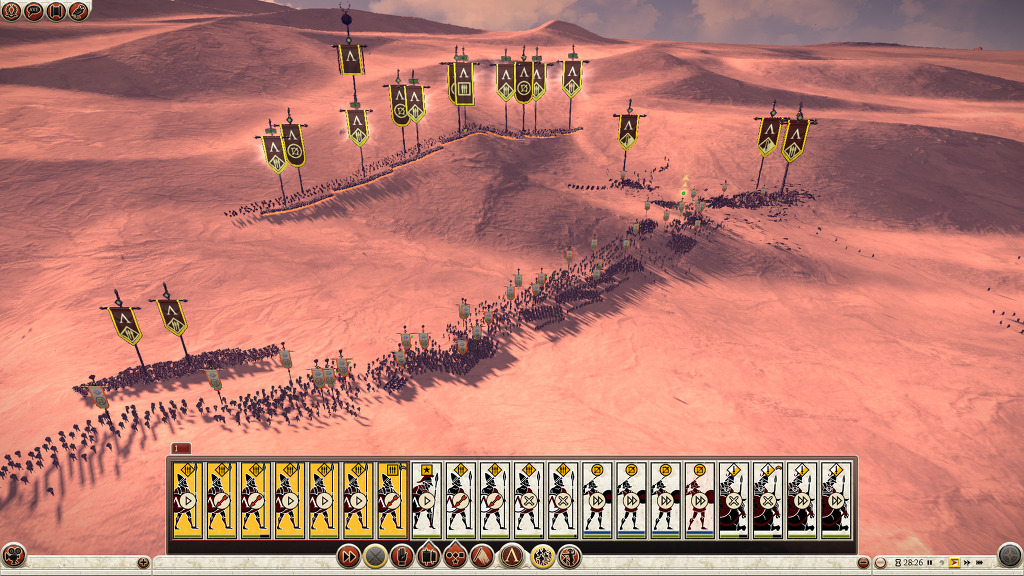The height and width of the screenshot is (576, 1024).
Task: Set battle speed to normal play
Action: [955, 563]
